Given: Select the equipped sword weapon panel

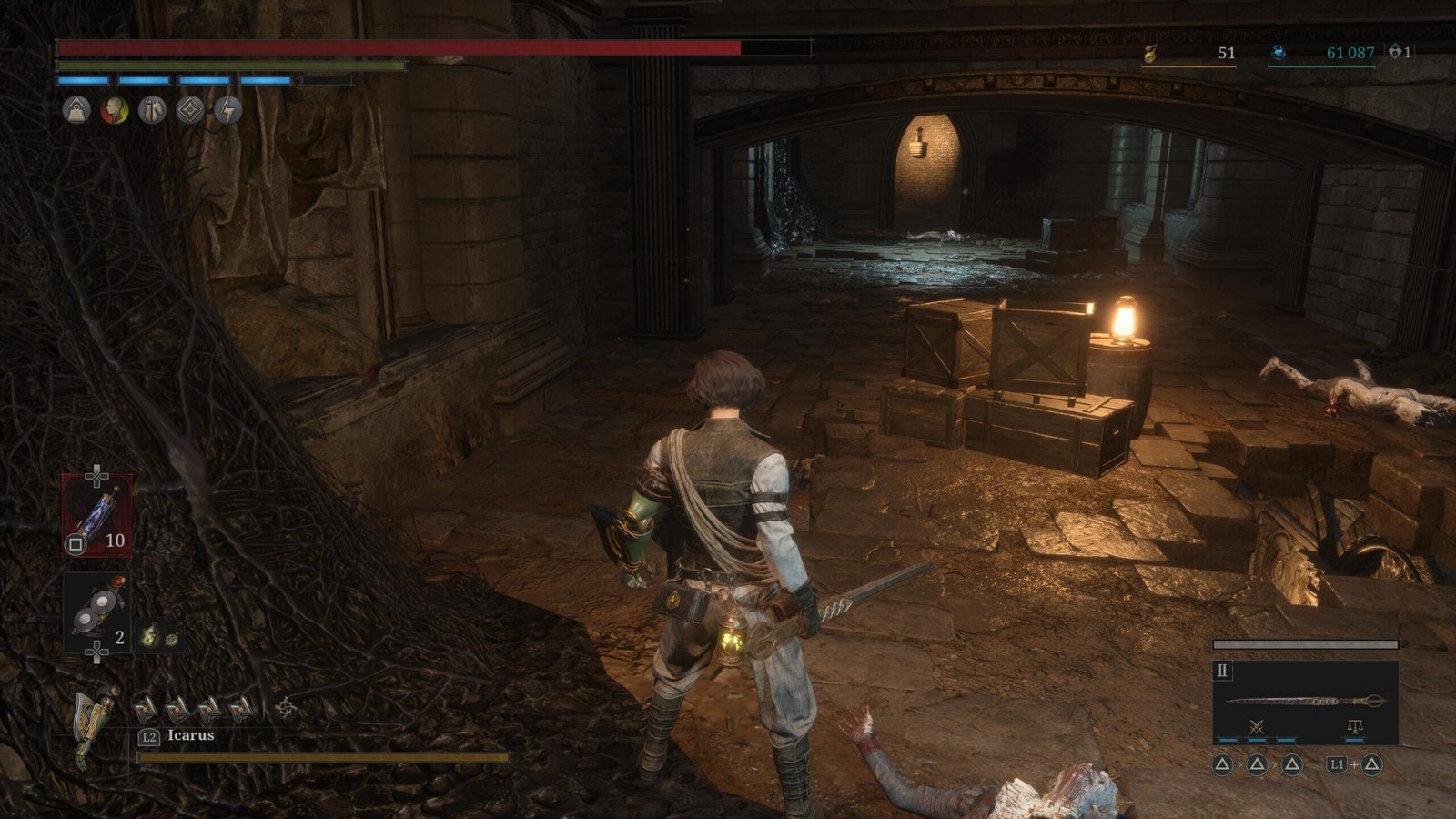Looking at the screenshot, I should [x=1305, y=701].
